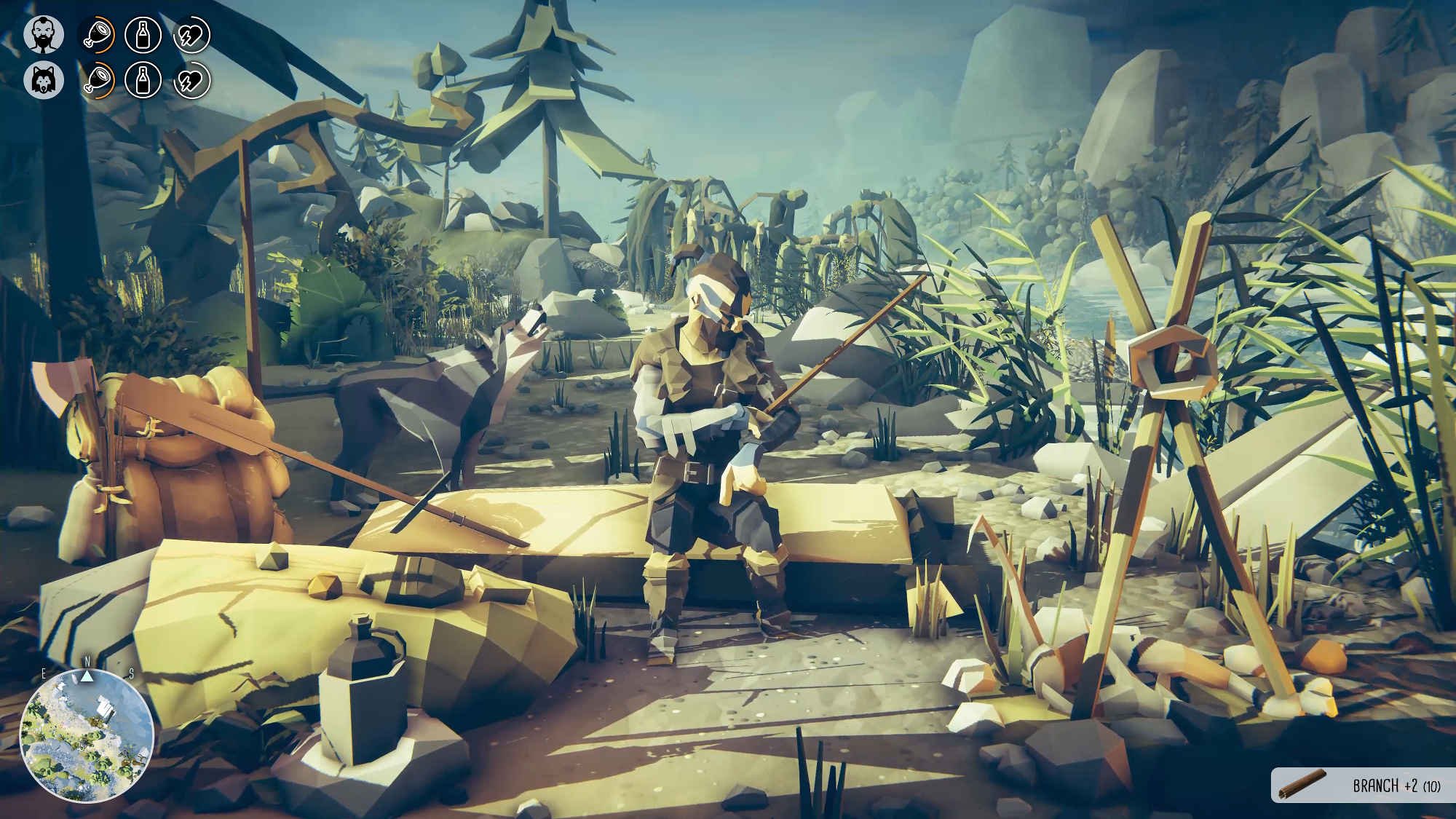Select the bearded man portrait
1456x819 pixels.
pyautogui.click(x=44, y=35)
